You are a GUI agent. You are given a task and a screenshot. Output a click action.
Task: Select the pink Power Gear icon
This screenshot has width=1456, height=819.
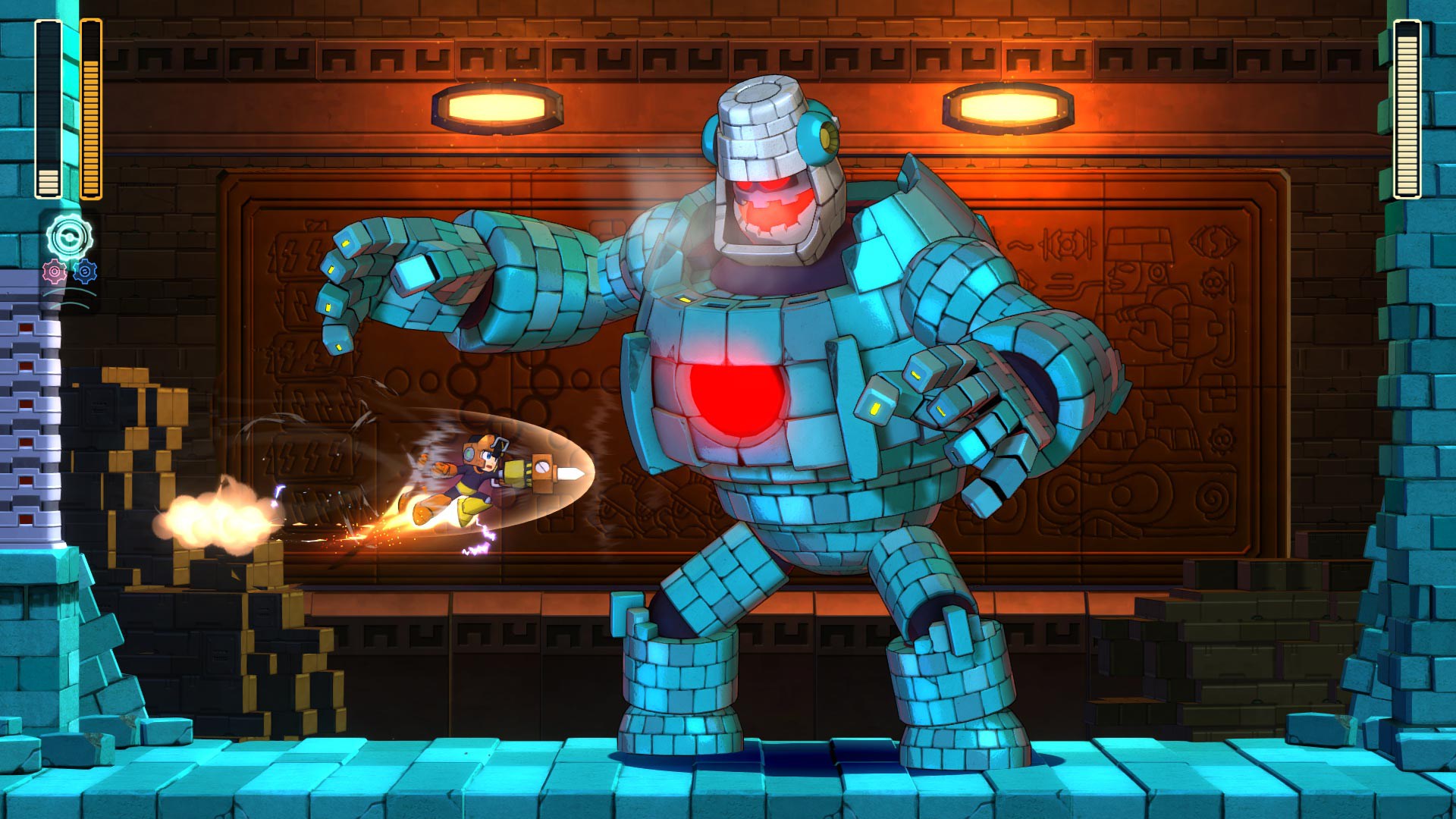[55, 271]
